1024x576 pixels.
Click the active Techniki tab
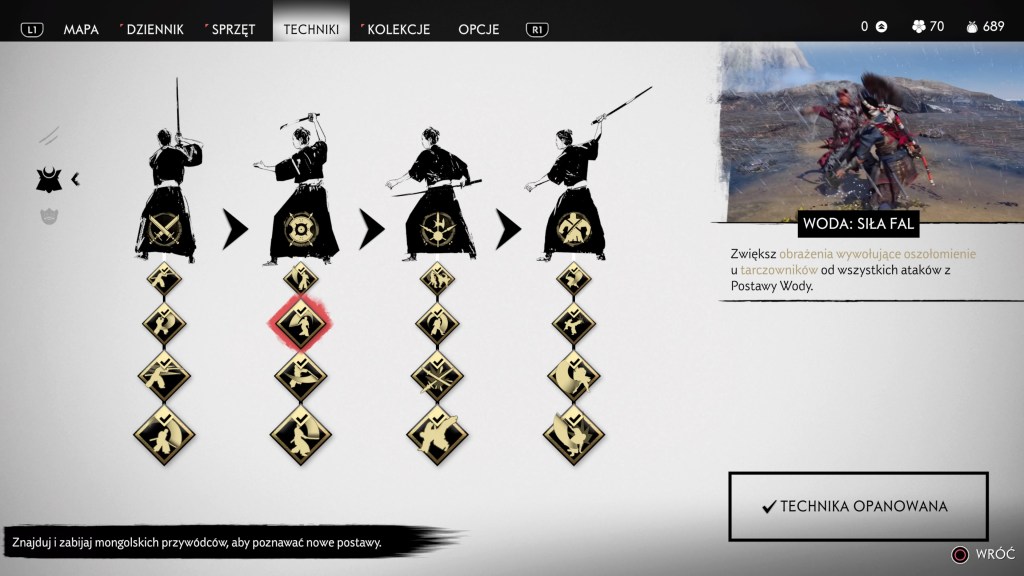pos(311,28)
